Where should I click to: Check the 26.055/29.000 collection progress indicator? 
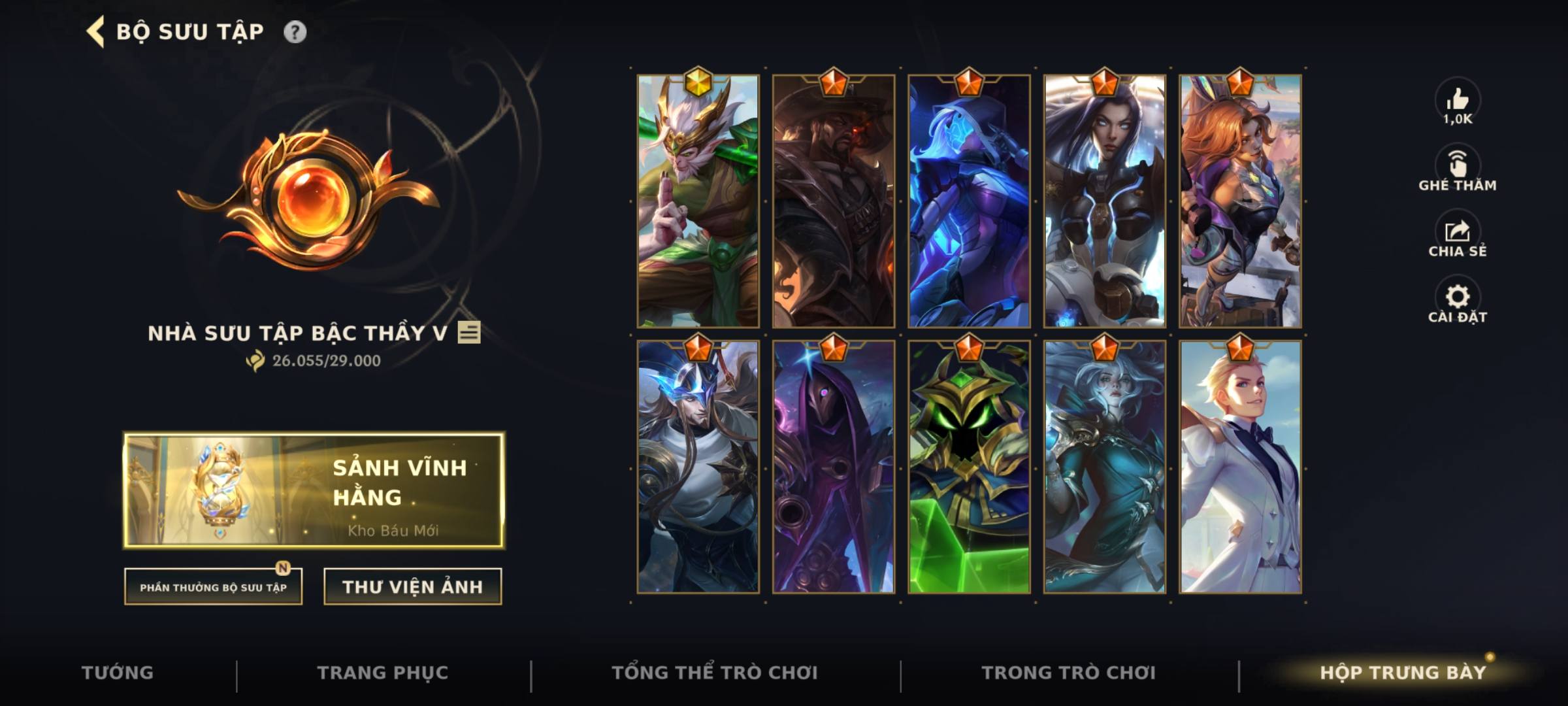(315, 359)
